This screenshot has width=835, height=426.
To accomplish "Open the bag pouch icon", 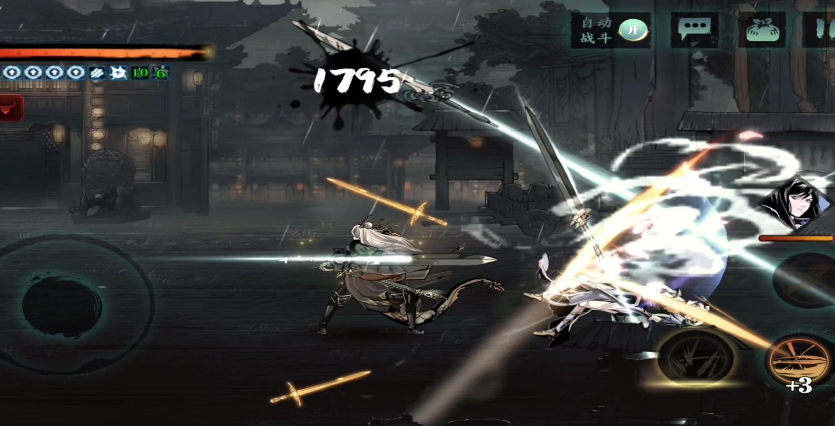I will tap(762, 29).
